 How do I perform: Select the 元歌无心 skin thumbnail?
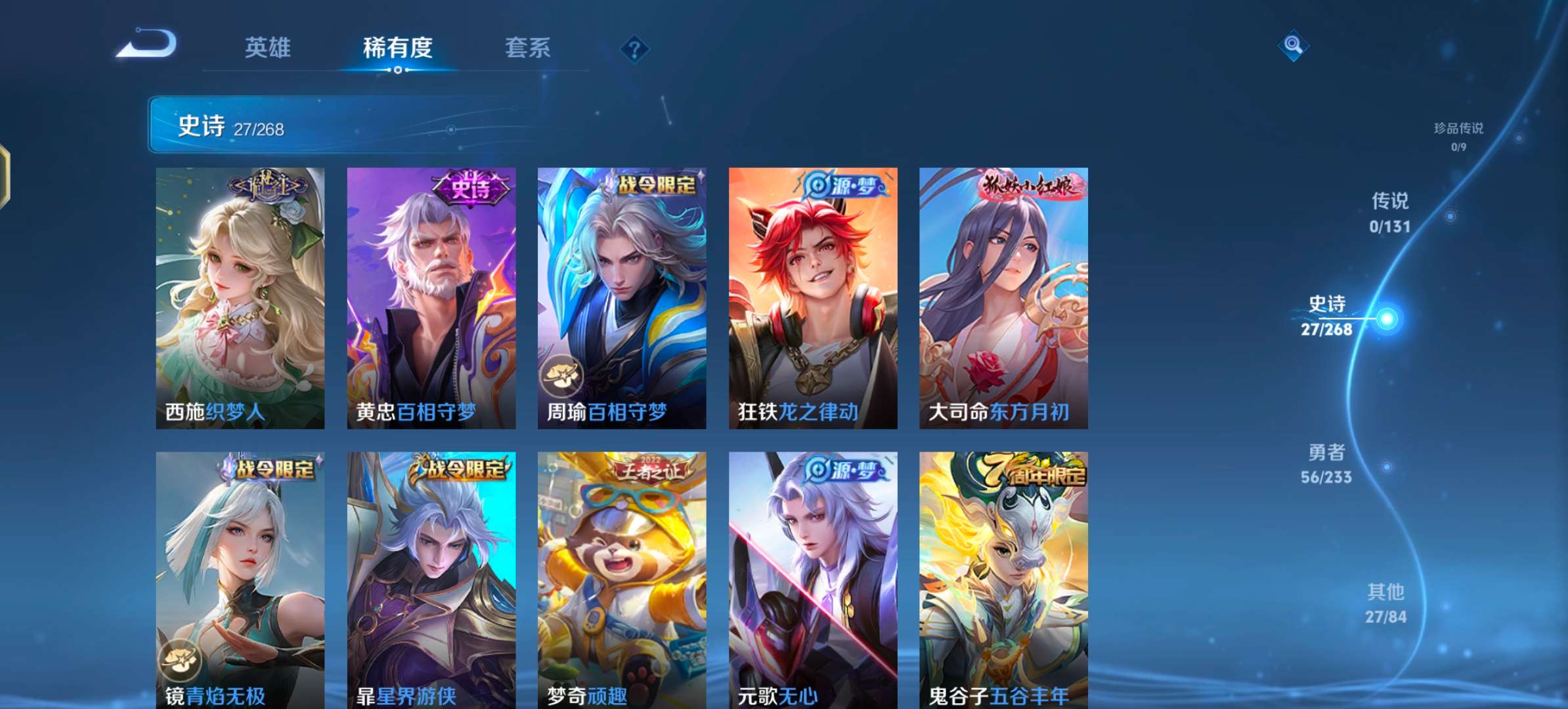click(x=812, y=578)
